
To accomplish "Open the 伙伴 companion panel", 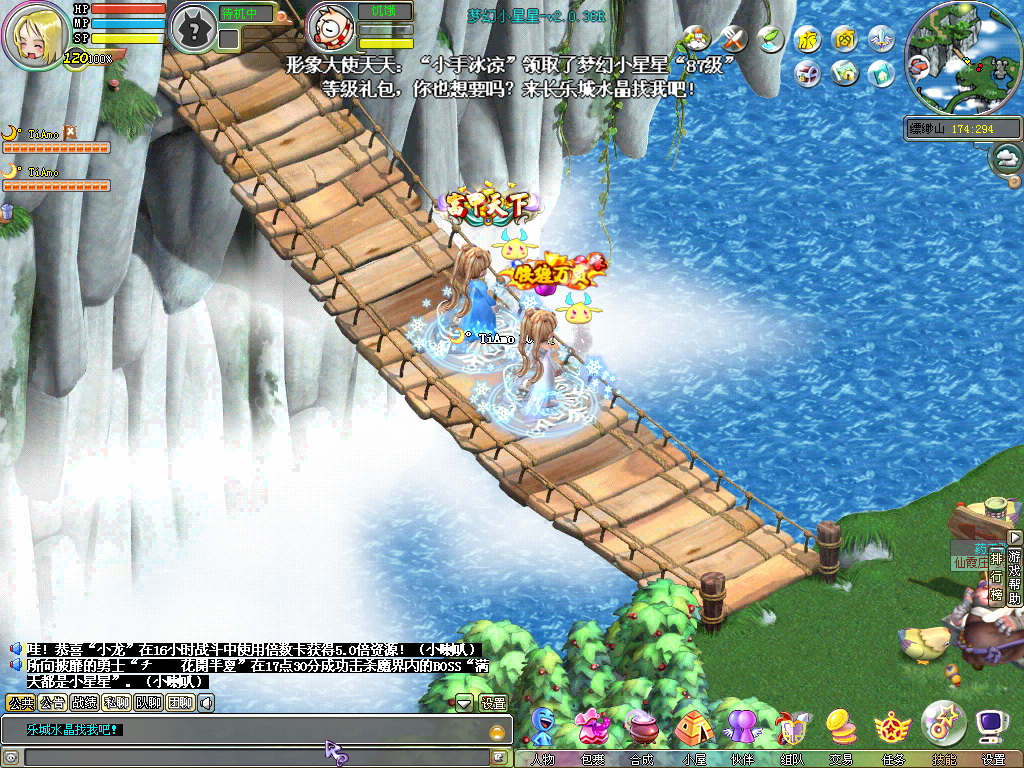I will click(x=742, y=730).
